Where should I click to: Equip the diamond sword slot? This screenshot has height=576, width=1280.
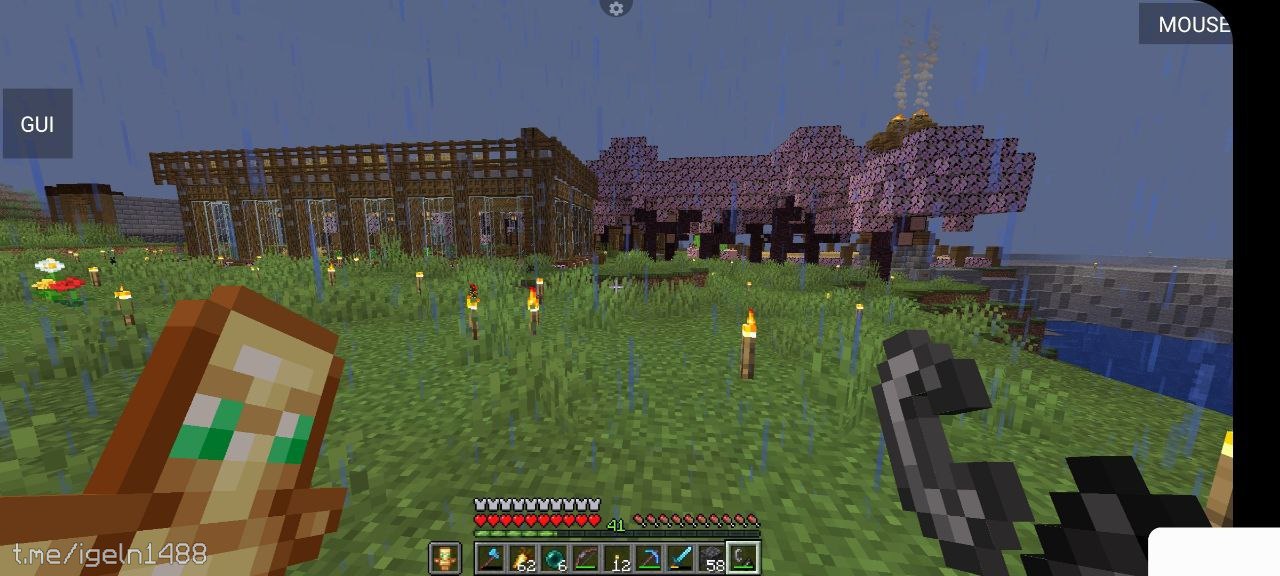coord(680,558)
